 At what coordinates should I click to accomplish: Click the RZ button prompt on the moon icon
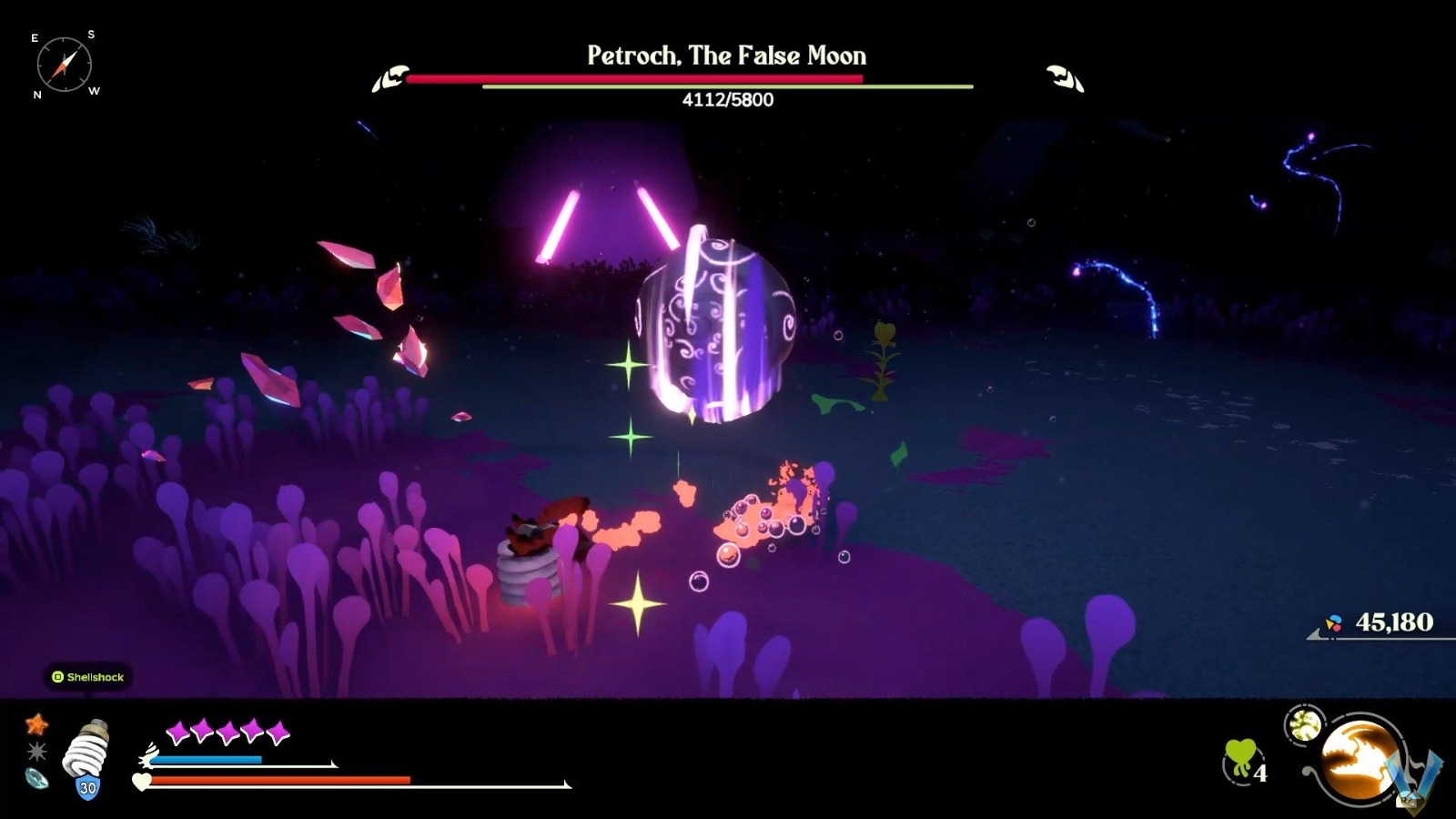[1407, 800]
